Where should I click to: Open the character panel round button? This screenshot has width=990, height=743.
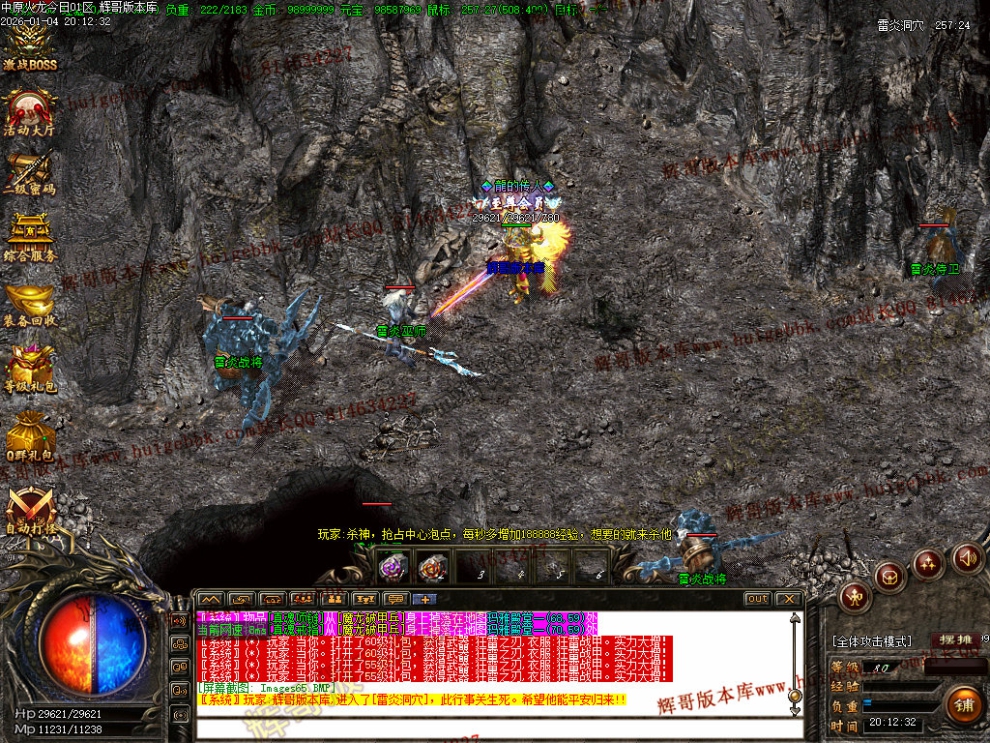tap(853, 597)
